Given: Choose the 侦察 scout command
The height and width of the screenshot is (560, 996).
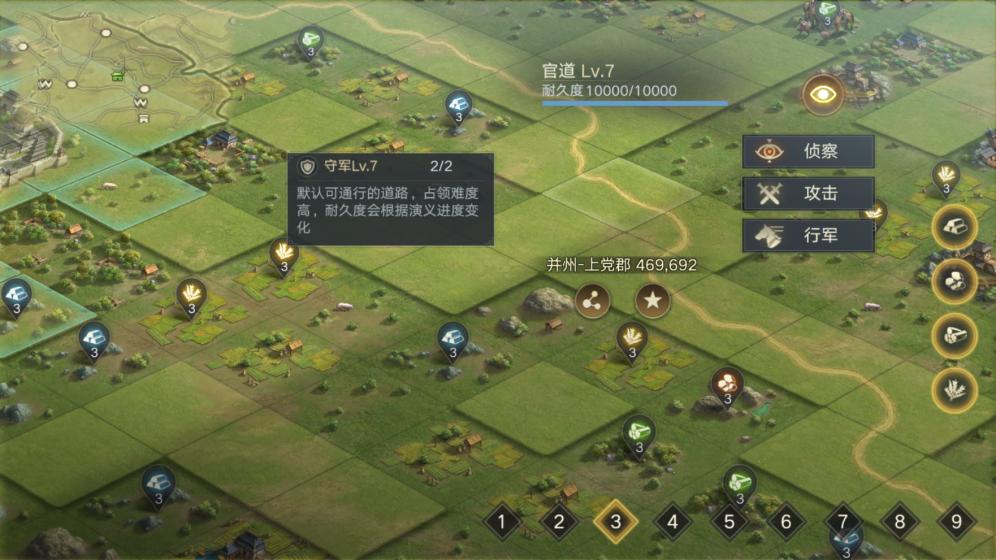Looking at the screenshot, I should [808, 152].
